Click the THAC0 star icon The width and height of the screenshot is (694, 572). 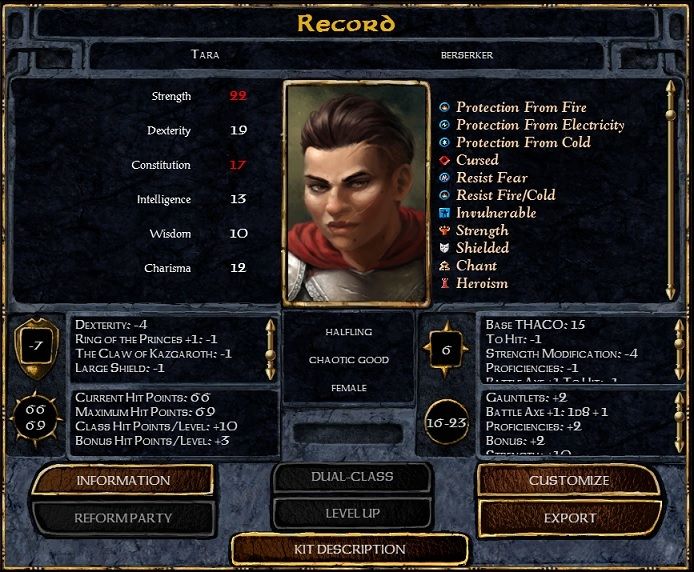coord(447,351)
